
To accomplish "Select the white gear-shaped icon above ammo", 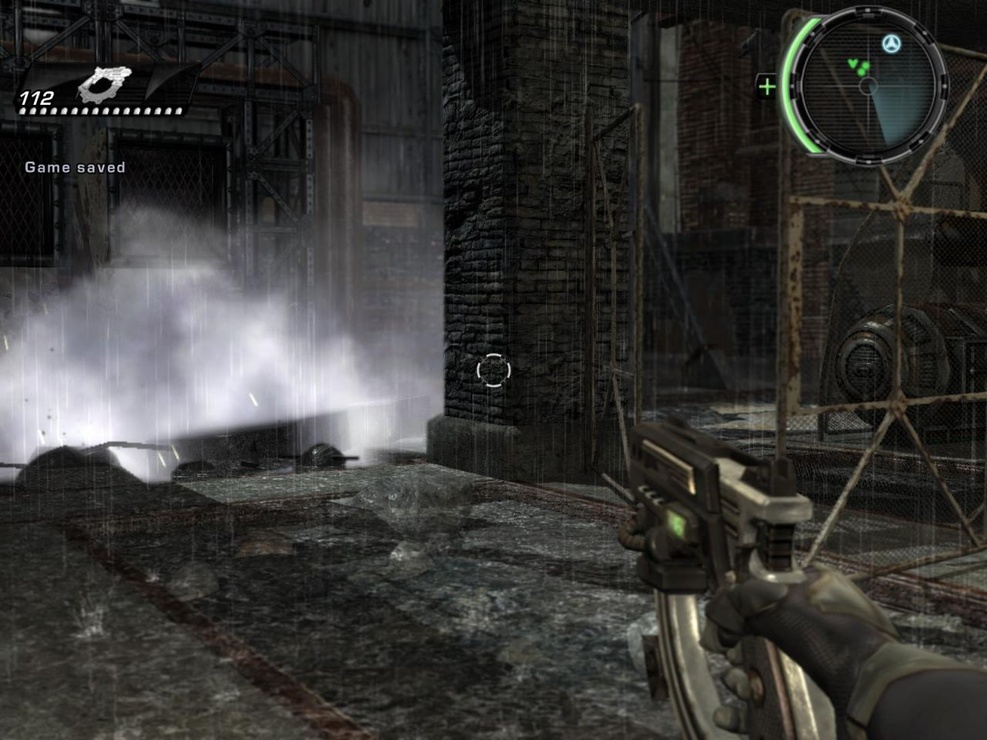I will point(105,84).
